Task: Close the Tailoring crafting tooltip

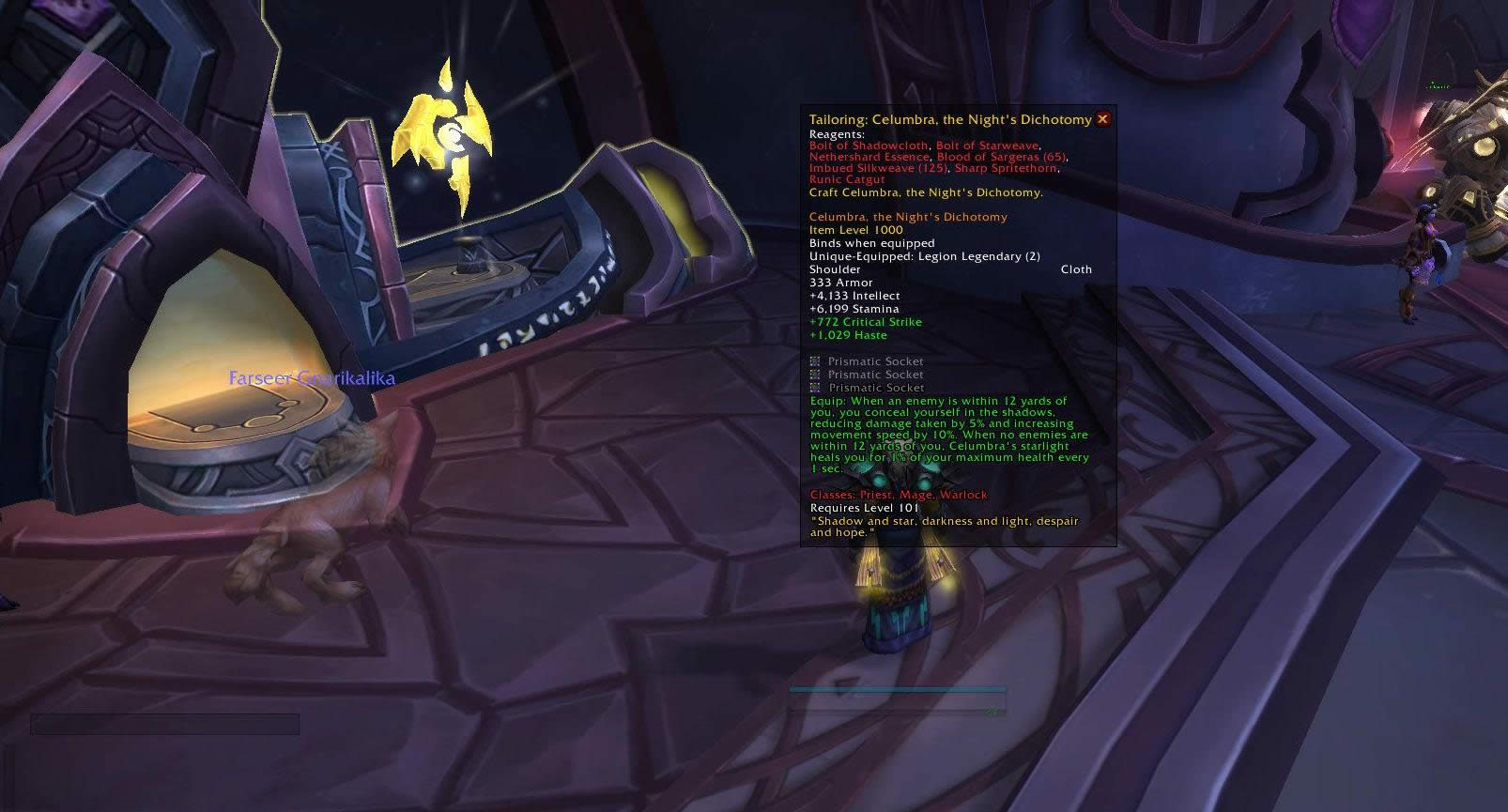Action: [x=1103, y=119]
